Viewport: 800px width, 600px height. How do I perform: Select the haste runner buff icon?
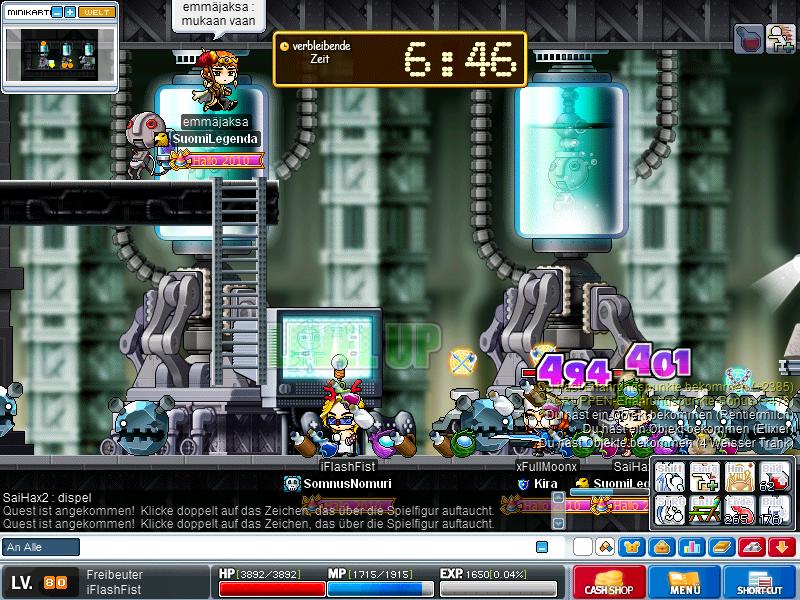point(781,39)
